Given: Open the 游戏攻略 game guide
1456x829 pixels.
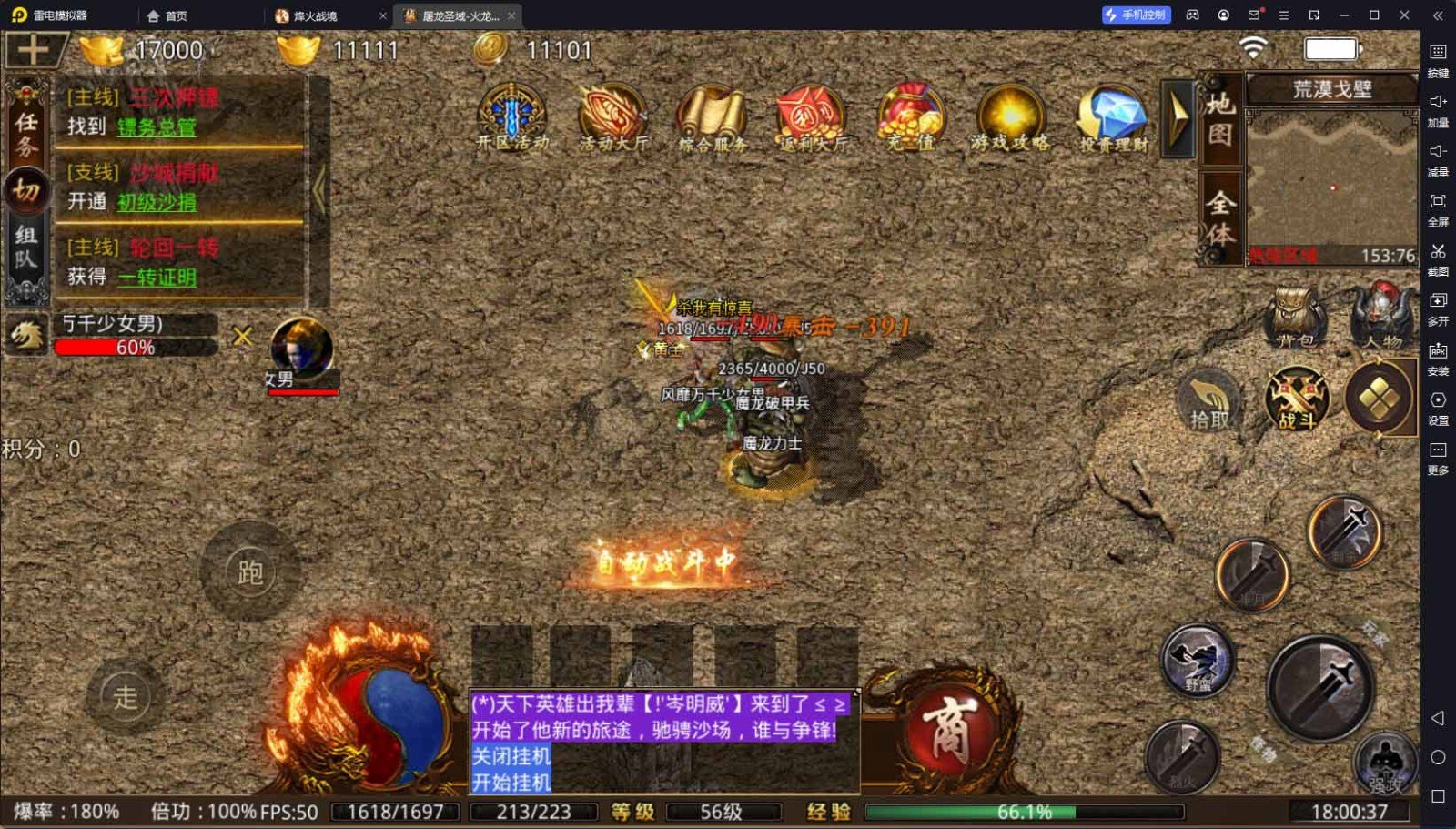Looking at the screenshot, I should pos(1010,118).
